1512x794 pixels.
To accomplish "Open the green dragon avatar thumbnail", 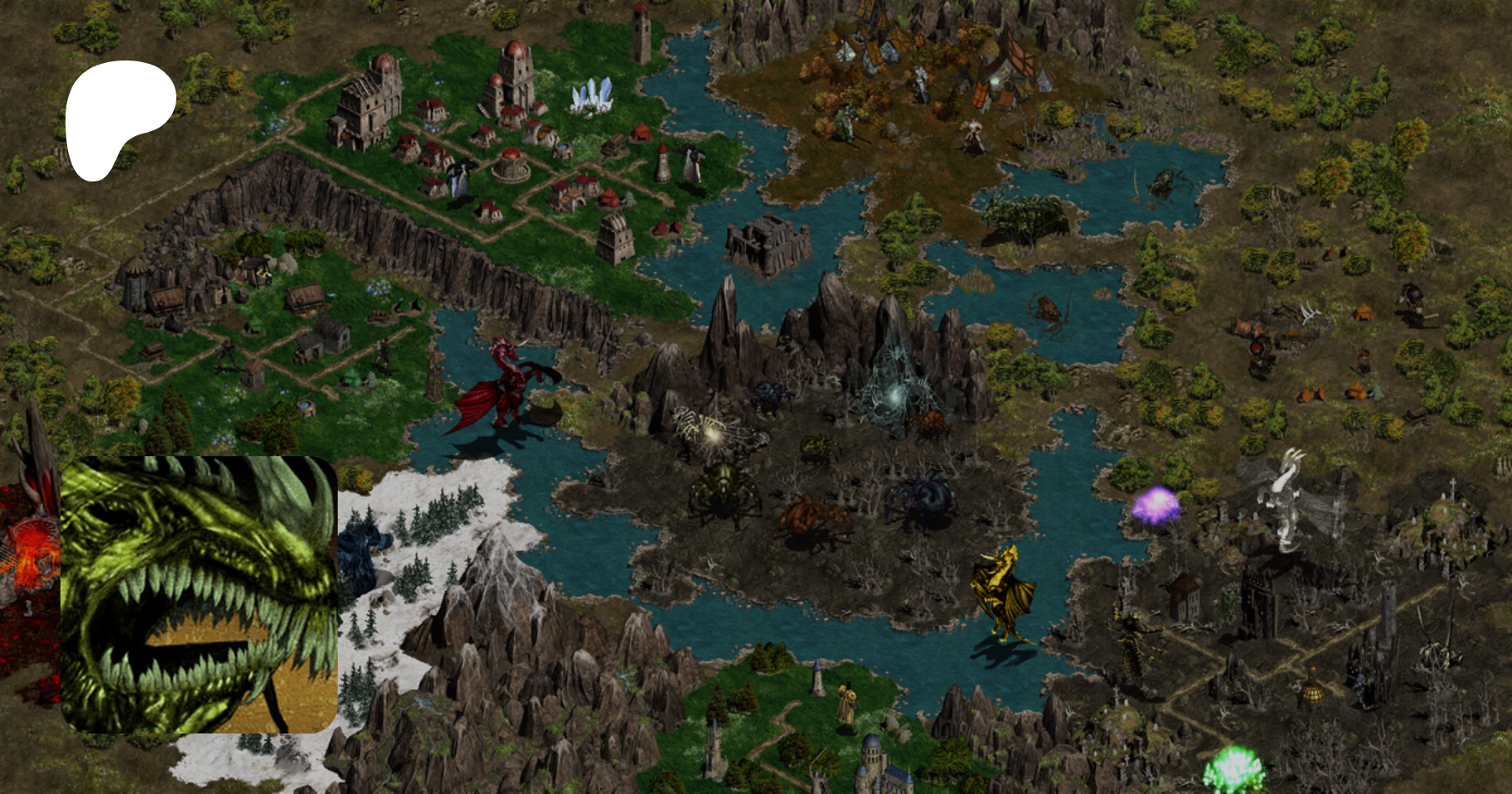I will click(199, 594).
